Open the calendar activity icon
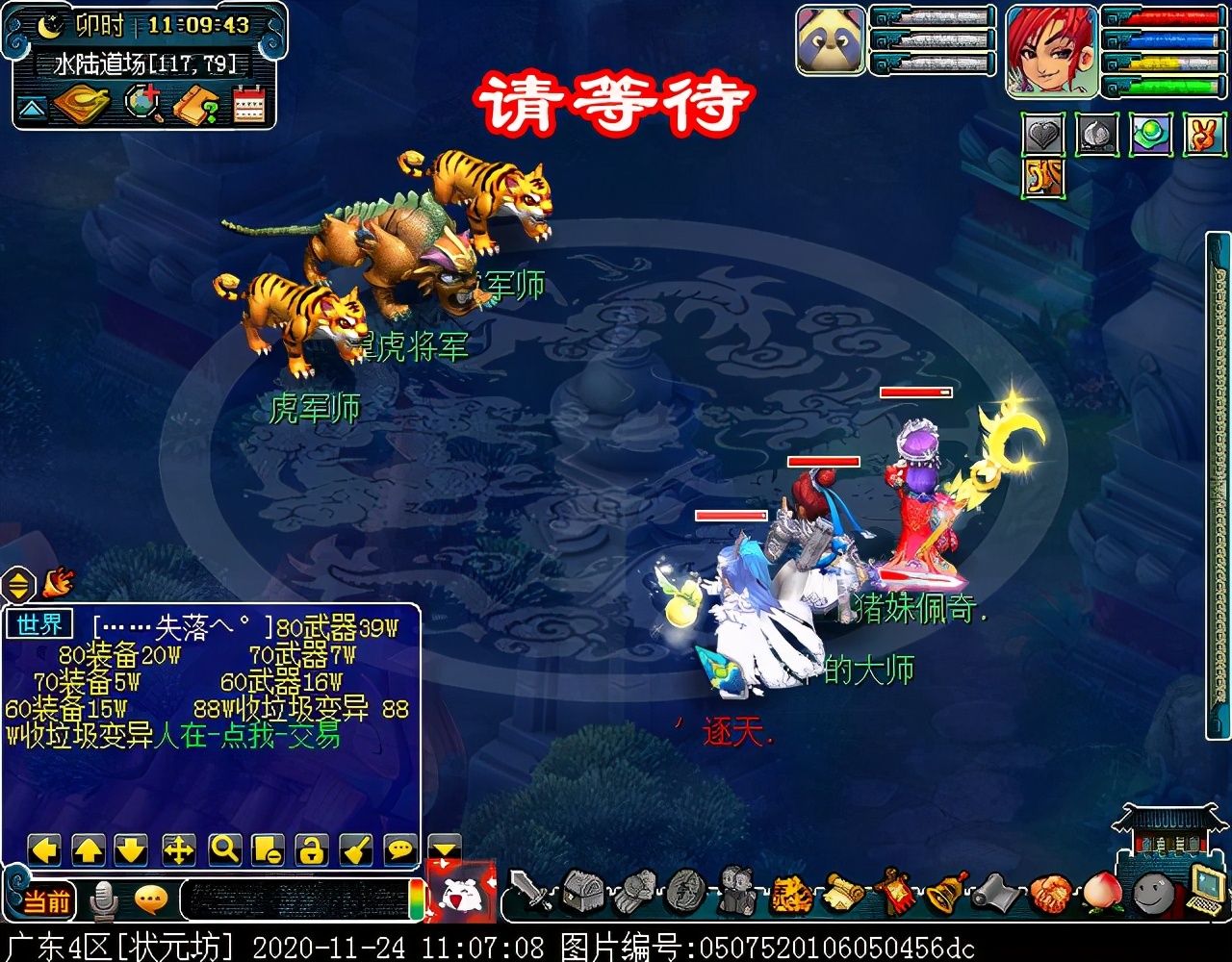 point(249,105)
